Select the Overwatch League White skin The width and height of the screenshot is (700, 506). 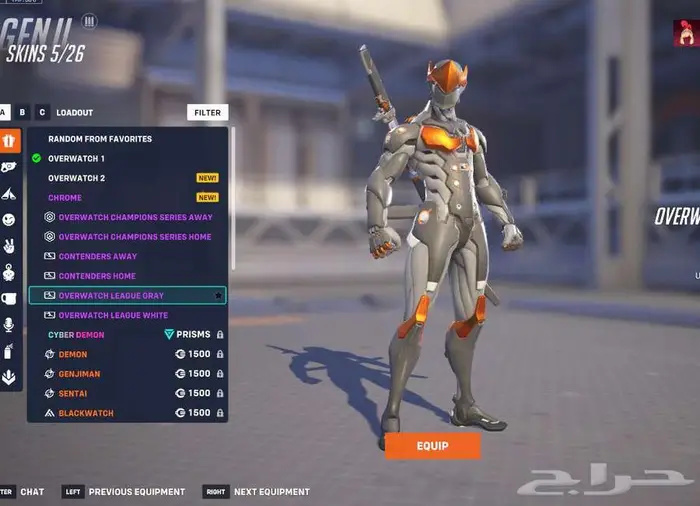(x=113, y=315)
